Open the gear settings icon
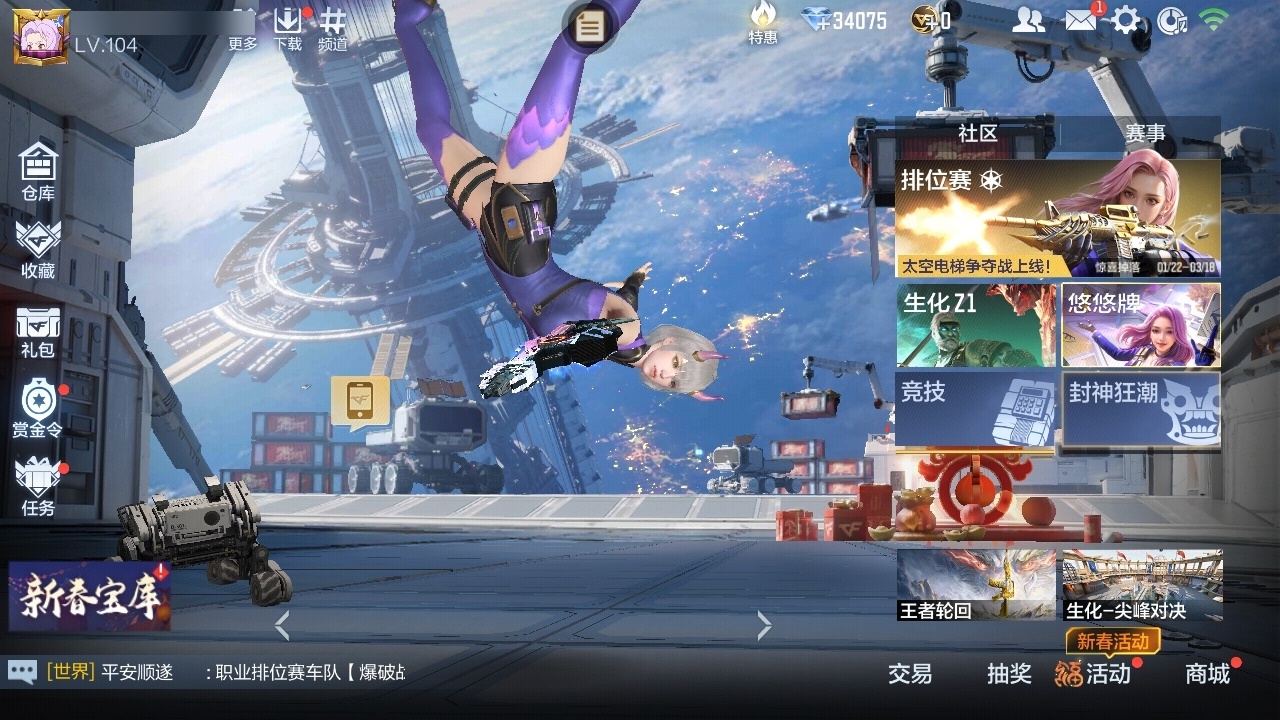Screen dimensions: 1280x720 click(1126, 20)
